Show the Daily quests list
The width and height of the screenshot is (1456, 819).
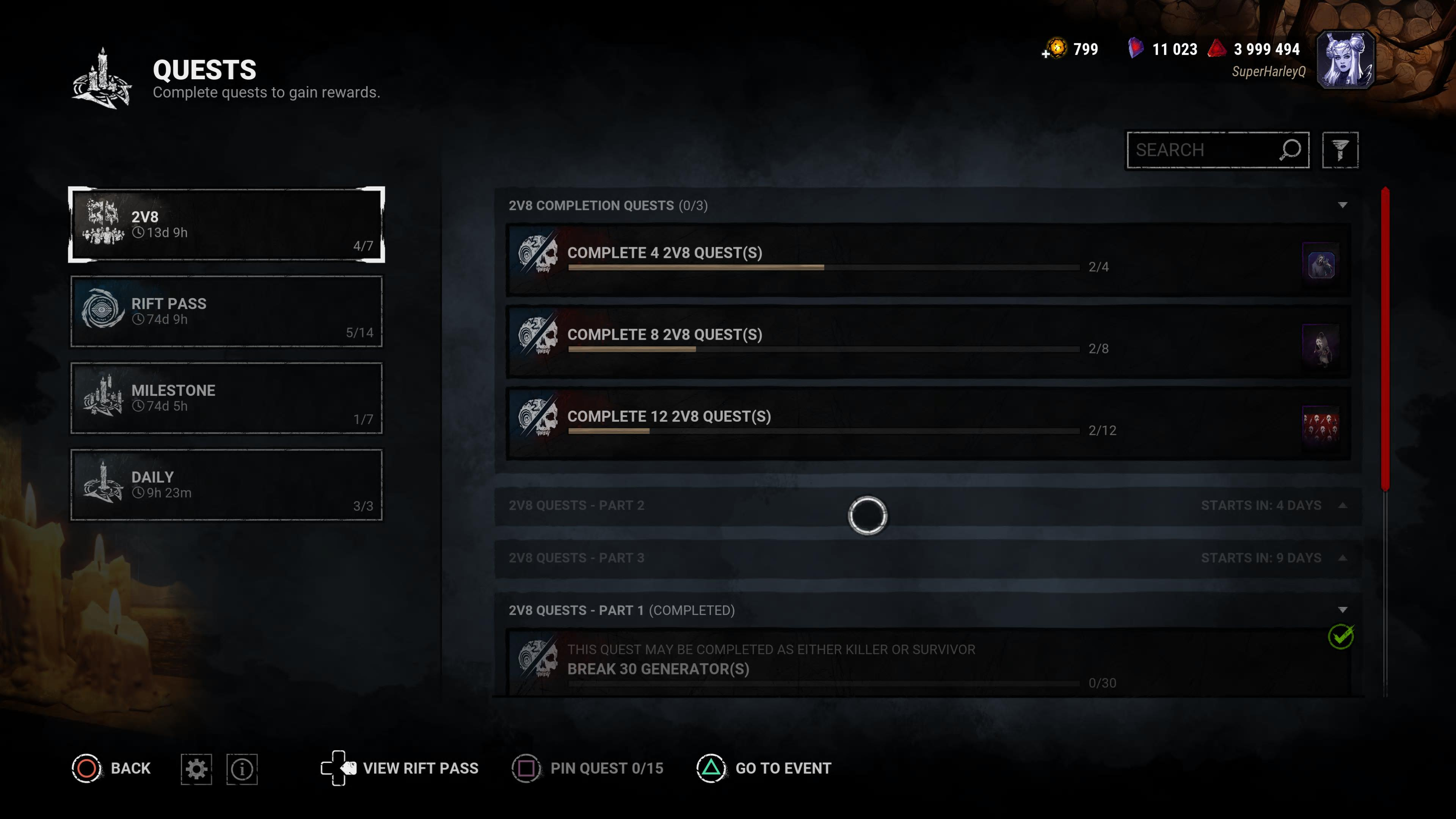pos(226,485)
